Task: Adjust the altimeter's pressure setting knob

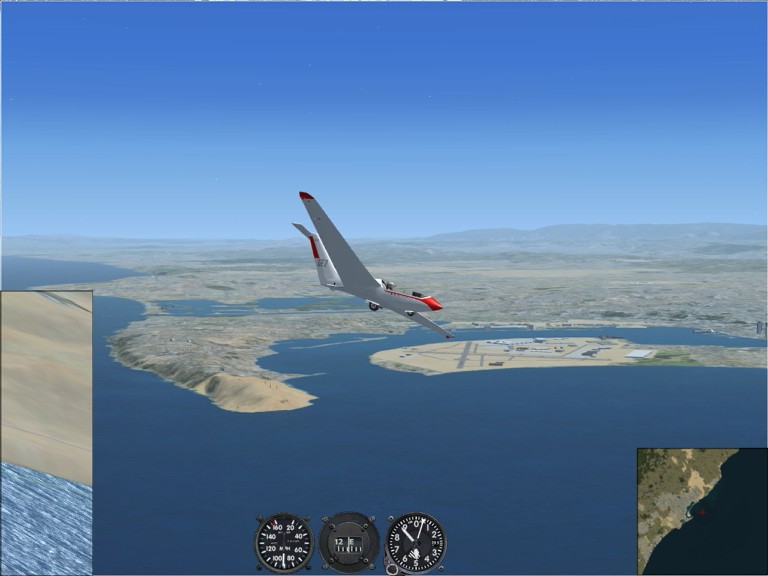Action: 391,568
